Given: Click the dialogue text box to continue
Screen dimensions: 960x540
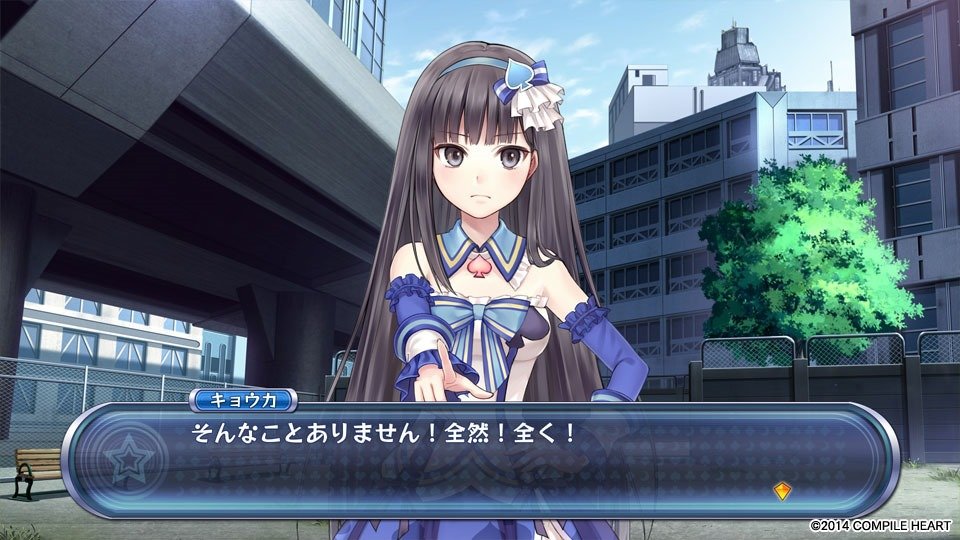Looking at the screenshot, I should [x=480, y=460].
